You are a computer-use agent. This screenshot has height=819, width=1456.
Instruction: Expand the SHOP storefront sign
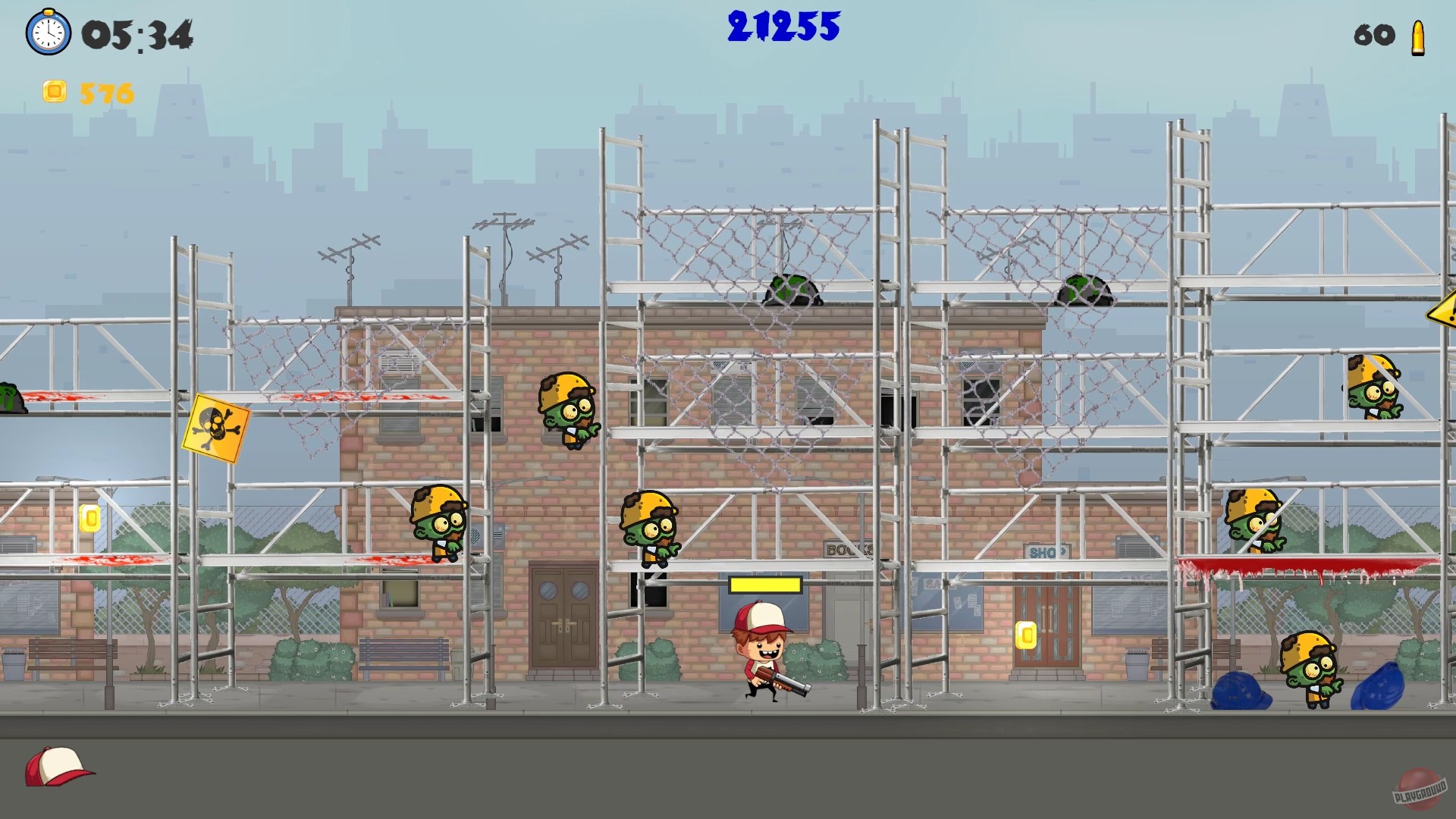1046,551
